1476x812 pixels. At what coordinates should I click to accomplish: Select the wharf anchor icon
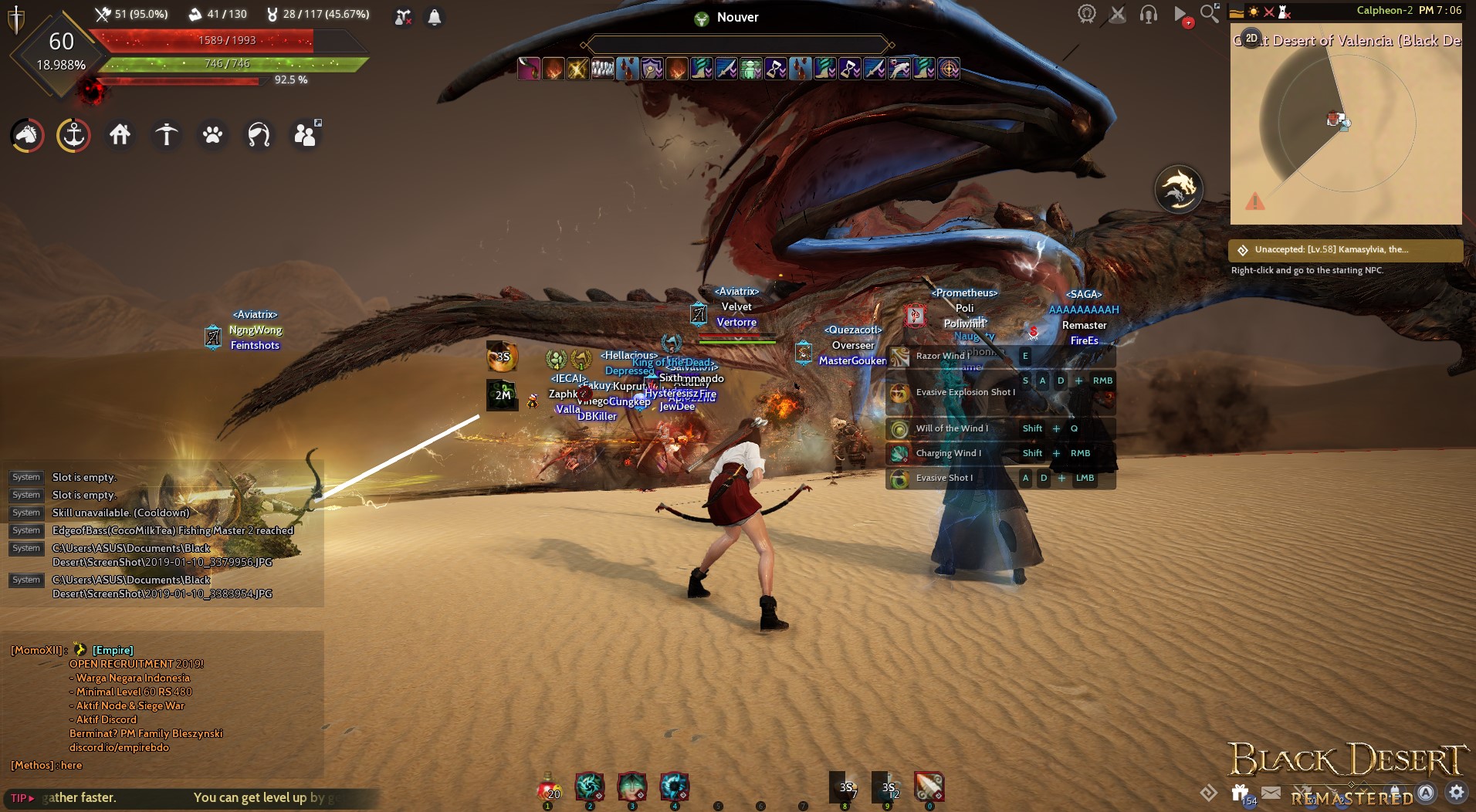coord(73,135)
